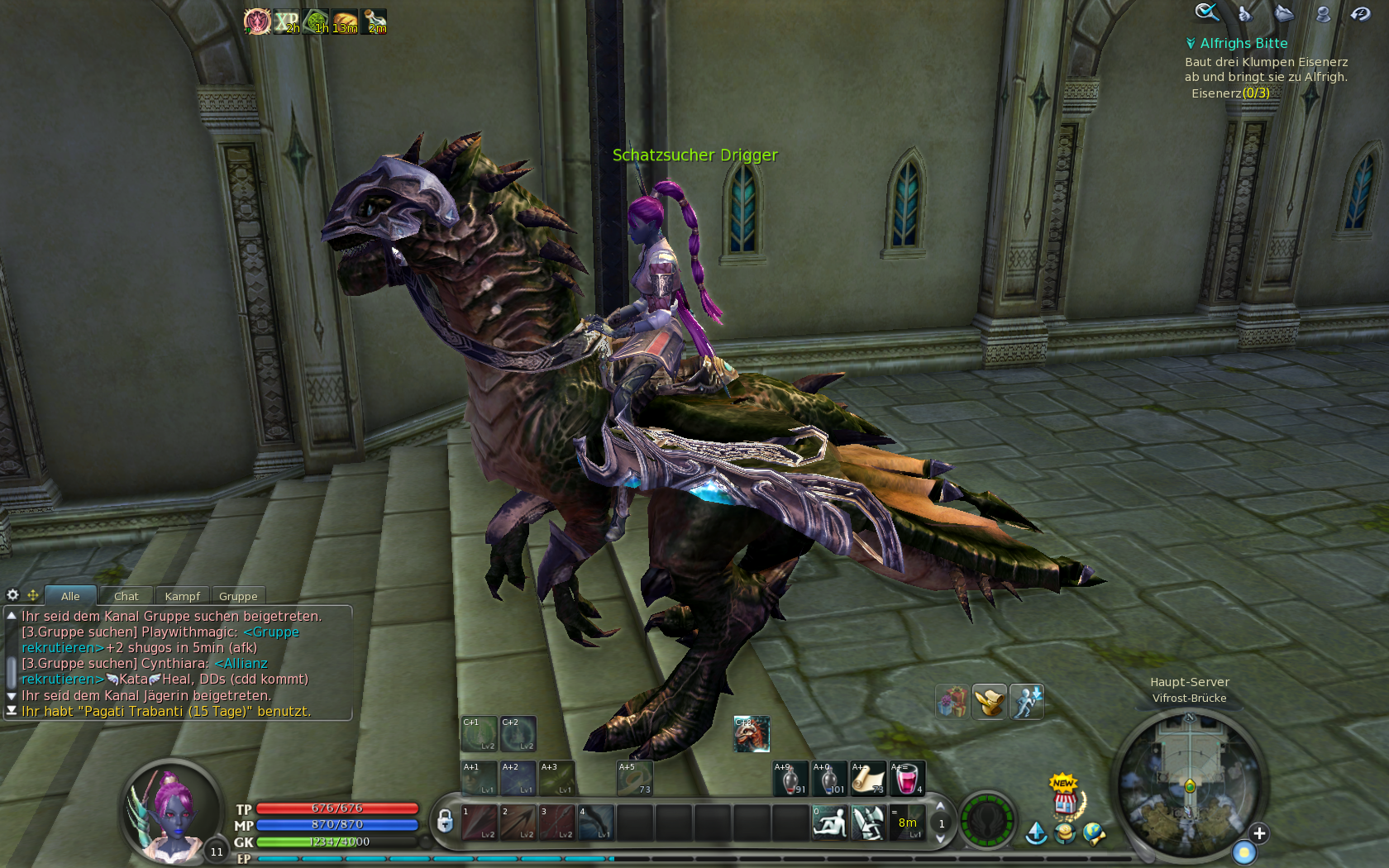Use the scroll item with 73 charges
This screenshot has height=868, width=1389.
(x=868, y=779)
